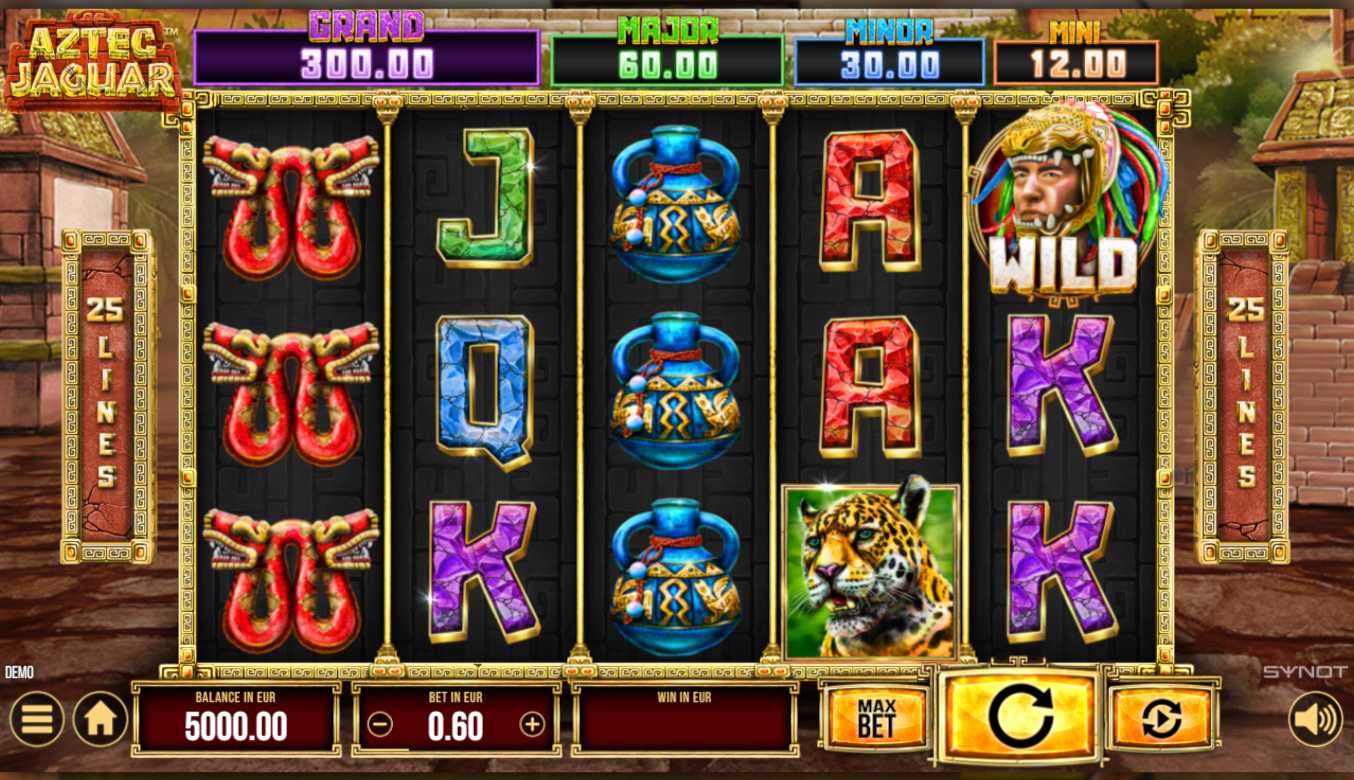Increase the bet with the plus button
1354x780 pixels.
[532, 725]
